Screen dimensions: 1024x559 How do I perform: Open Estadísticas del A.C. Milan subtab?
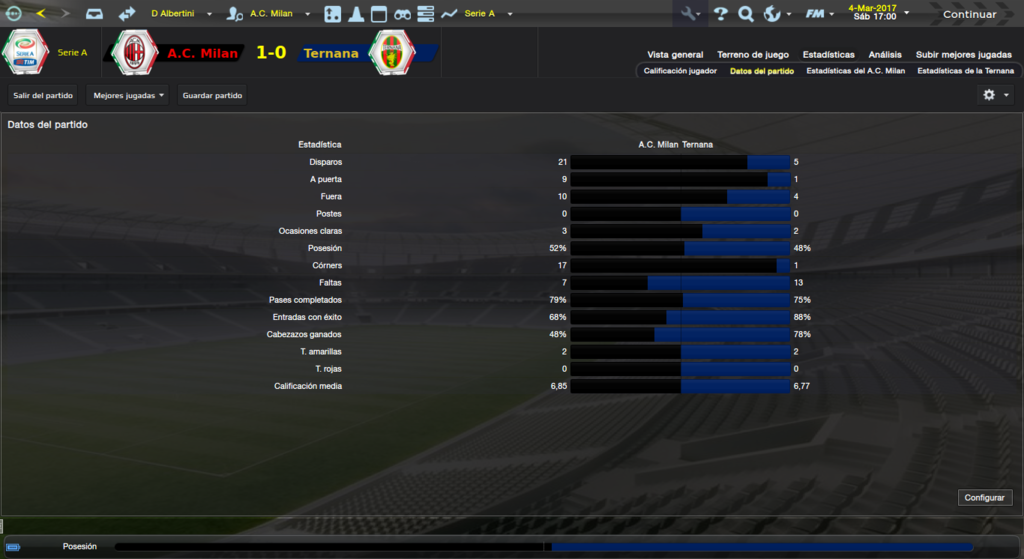tap(855, 71)
